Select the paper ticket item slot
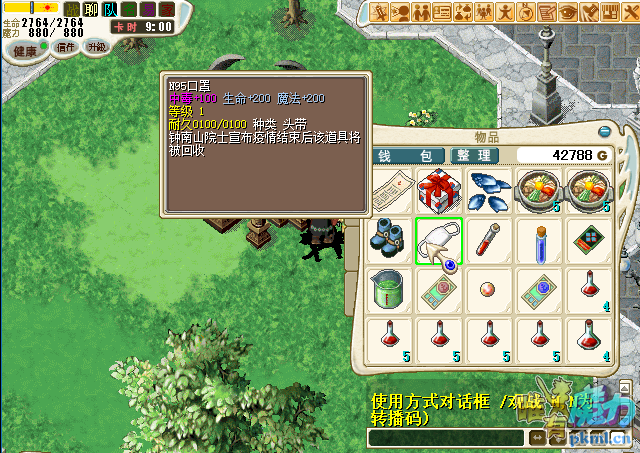The width and height of the screenshot is (640, 453). 390,191
